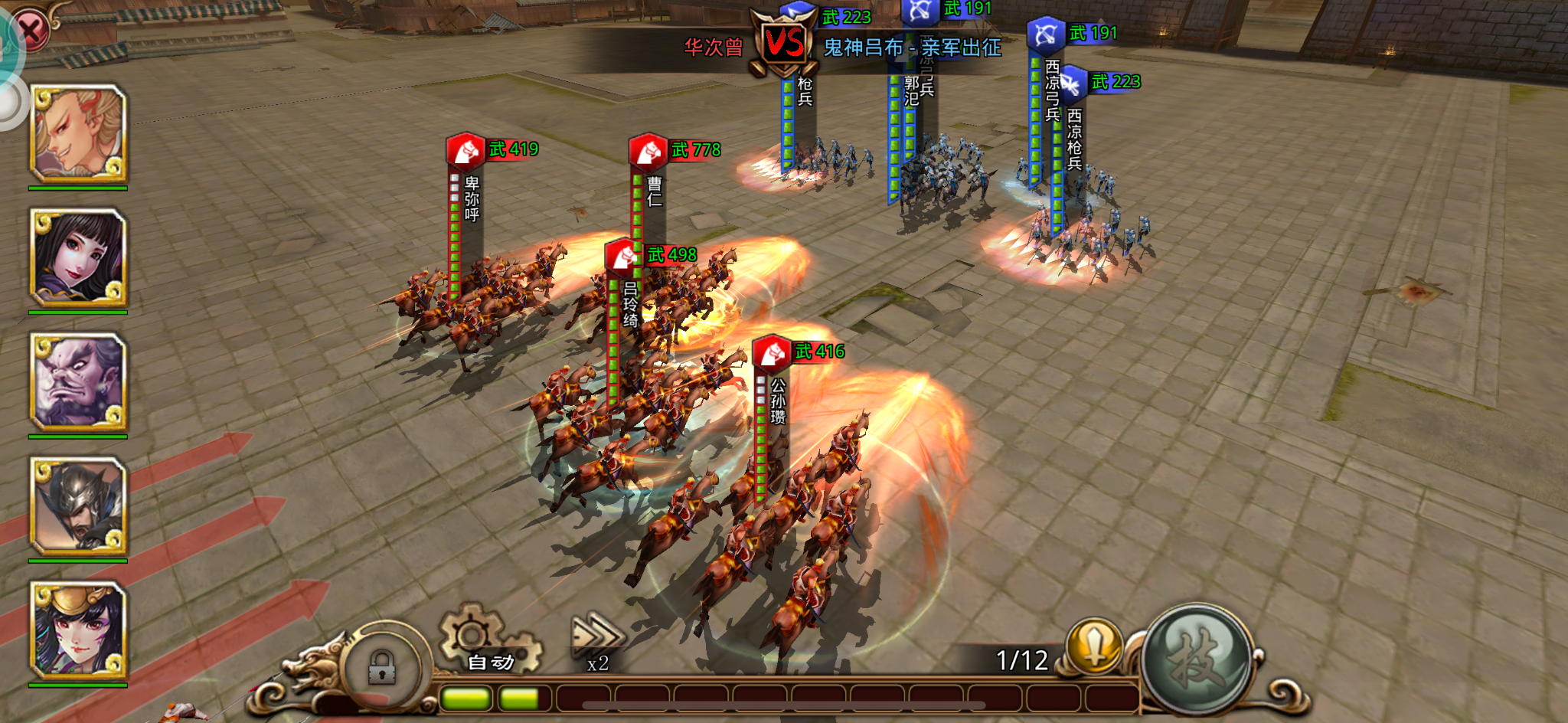
Task: Tap the golden sword emblem button
Action: 1095,645
